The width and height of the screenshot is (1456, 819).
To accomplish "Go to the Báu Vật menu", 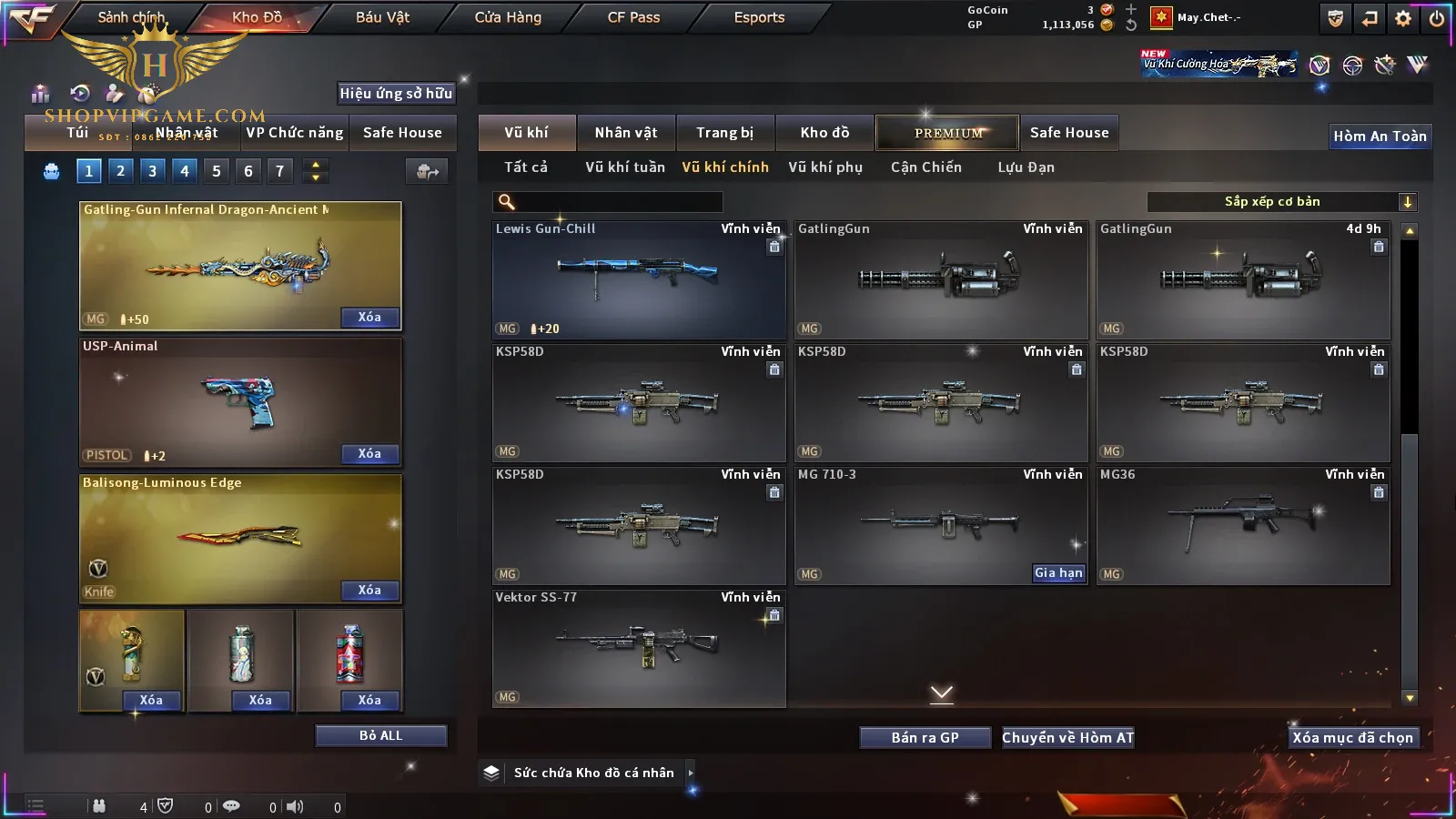I will [x=382, y=17].
